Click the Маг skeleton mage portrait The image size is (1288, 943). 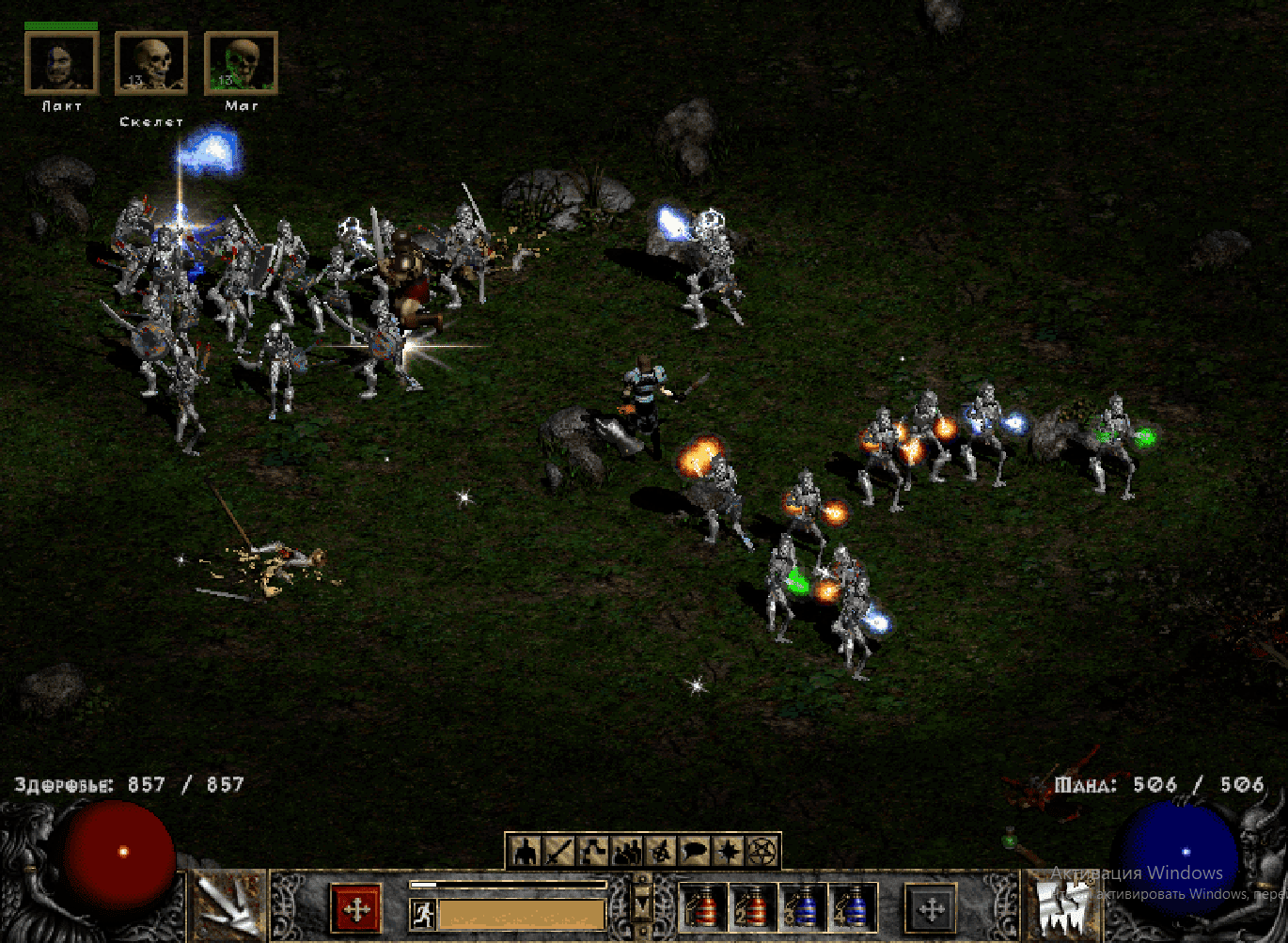(241, 64)
